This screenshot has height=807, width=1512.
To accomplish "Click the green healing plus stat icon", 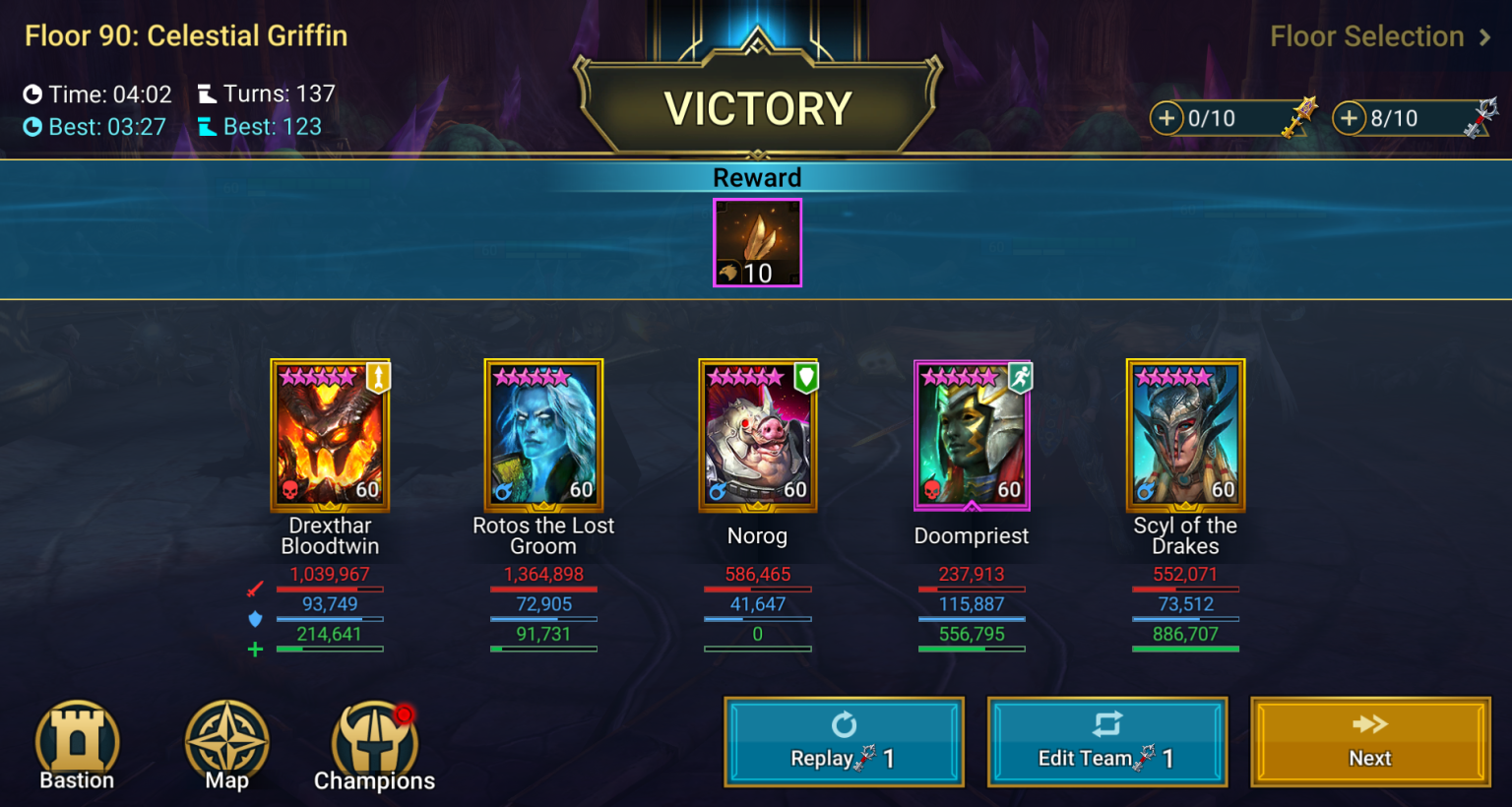I will [x=254, y=649].
